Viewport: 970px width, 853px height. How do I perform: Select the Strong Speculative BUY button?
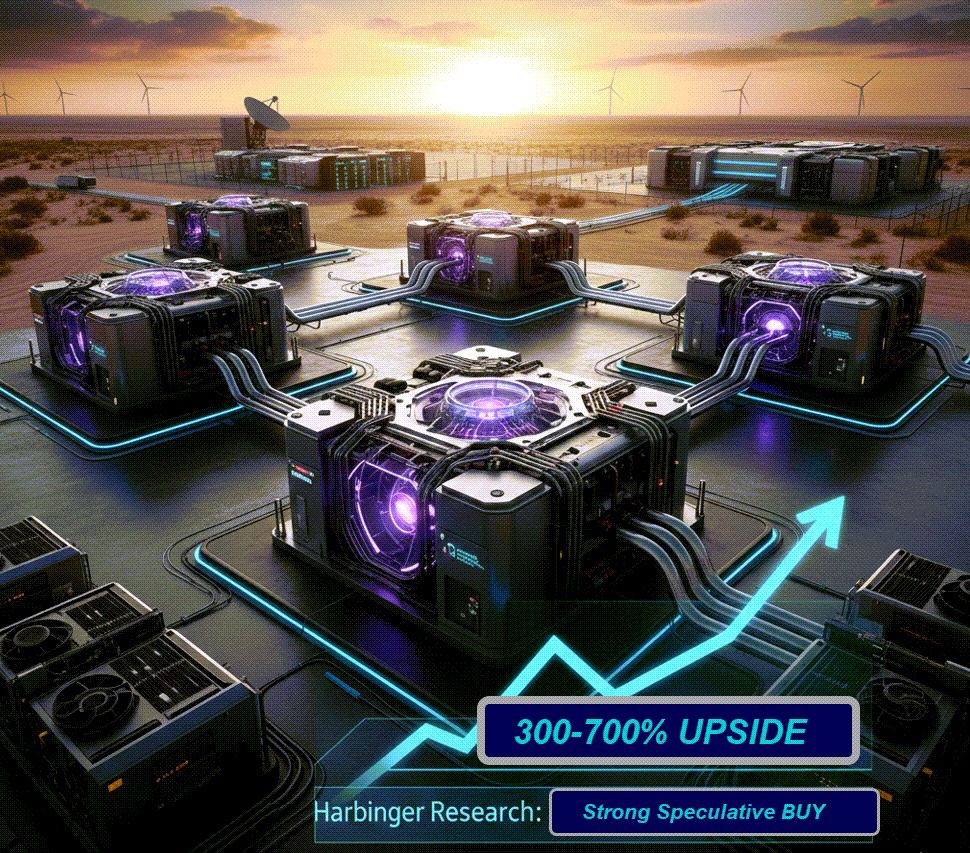coord(713,811)
